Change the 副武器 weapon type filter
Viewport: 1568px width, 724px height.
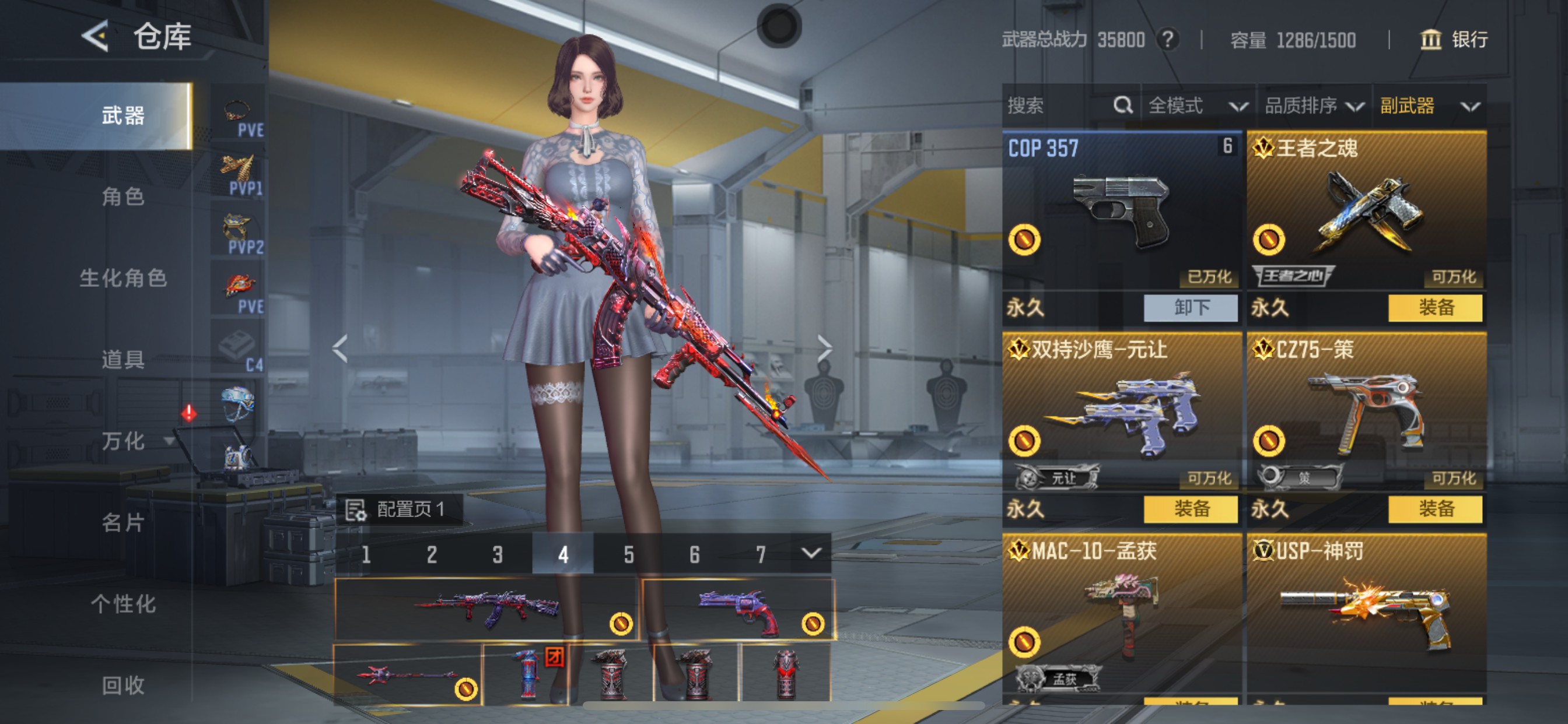(x=1429, y=106)
